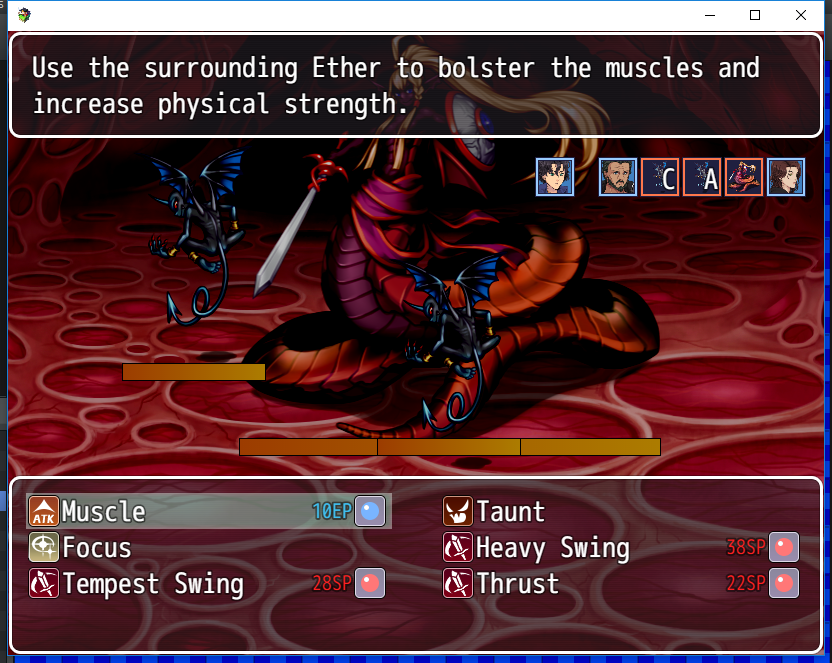Pick the Taunt skill
The image size is (832, 663).
[510, 512]
